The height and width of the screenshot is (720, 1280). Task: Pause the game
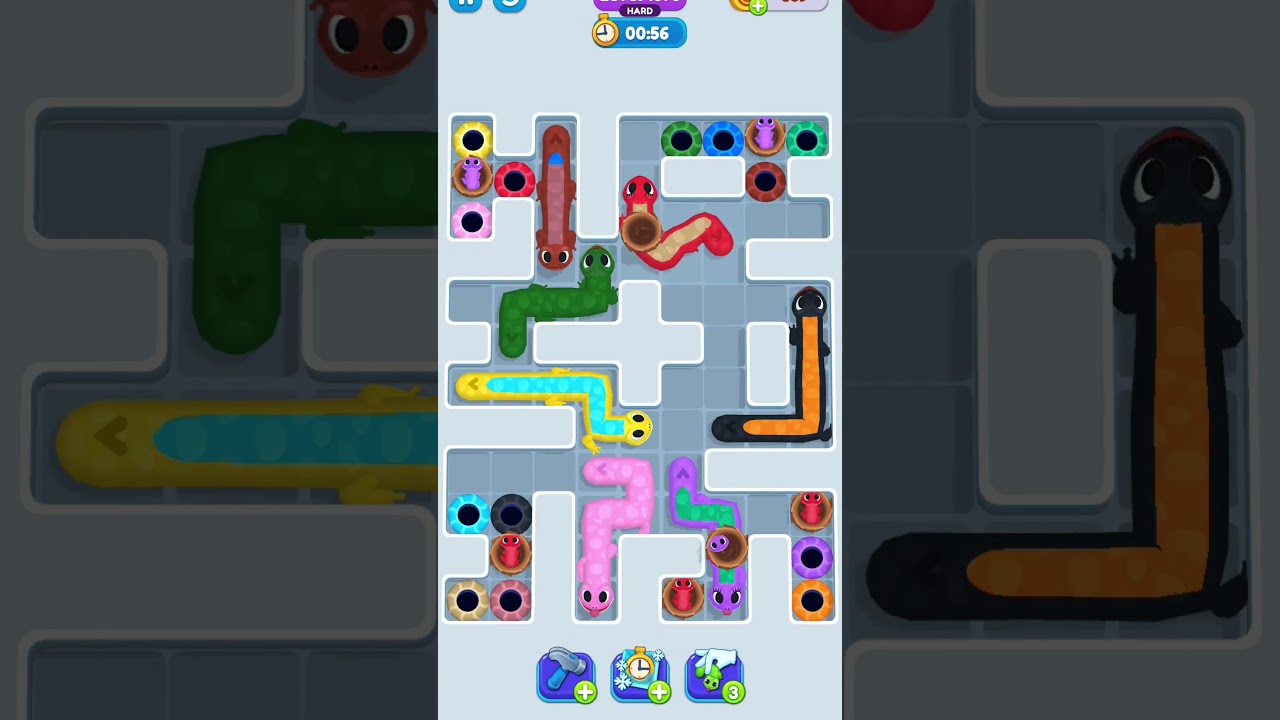[464, 3]
